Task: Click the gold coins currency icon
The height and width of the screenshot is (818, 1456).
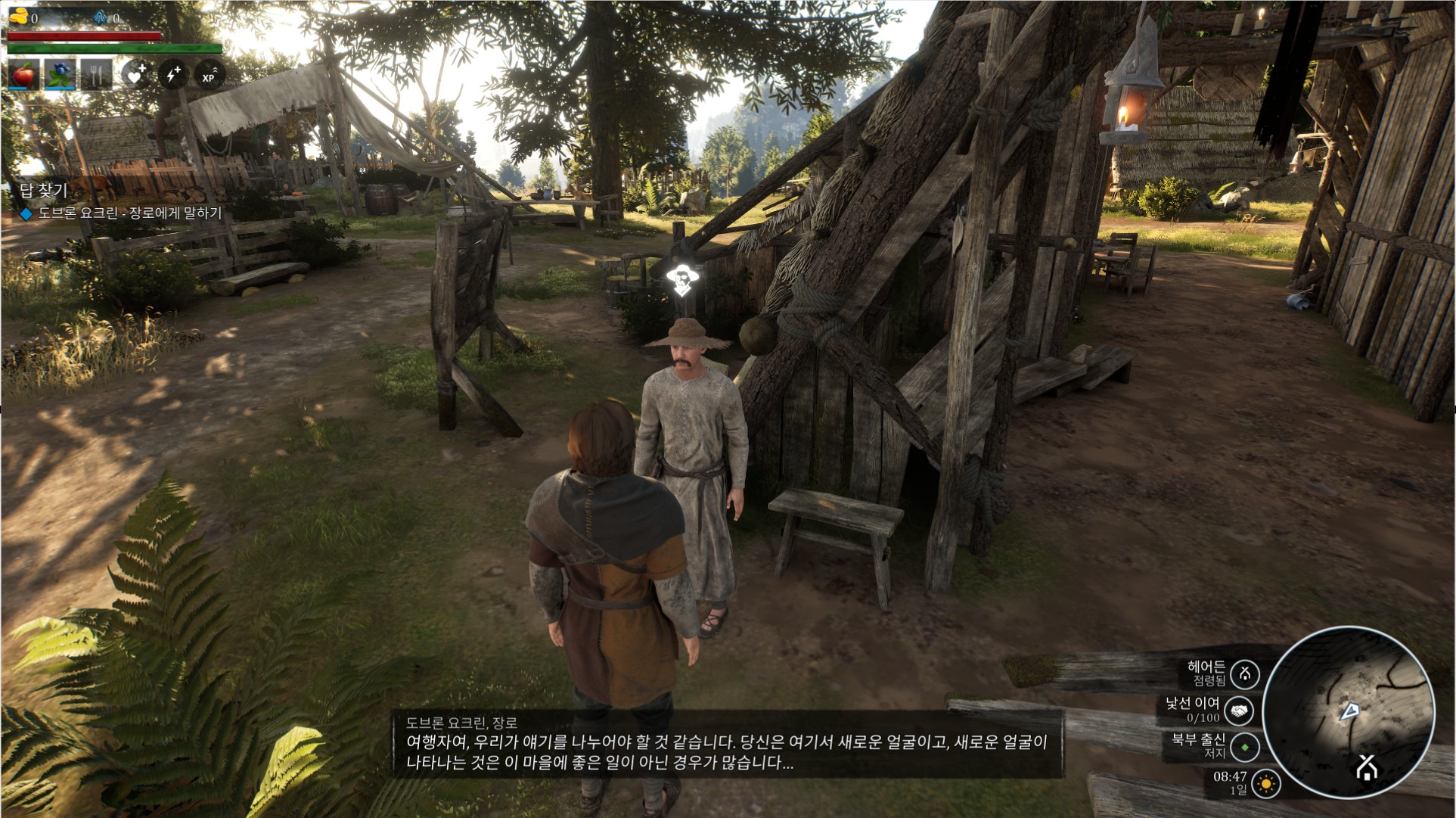Action: point(18,17)
